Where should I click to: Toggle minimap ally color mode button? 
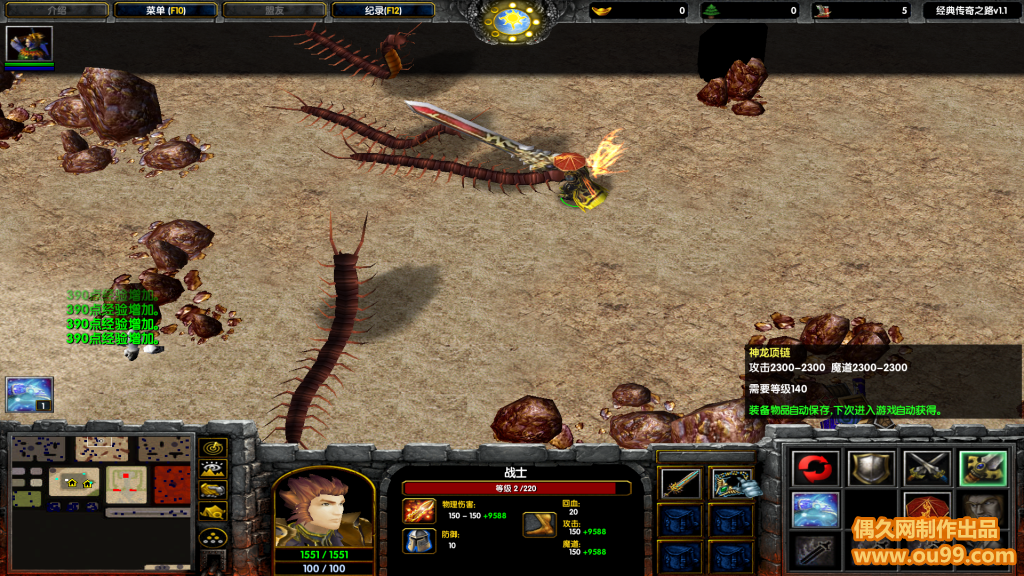pyautogui.click(x=213, y=489)
